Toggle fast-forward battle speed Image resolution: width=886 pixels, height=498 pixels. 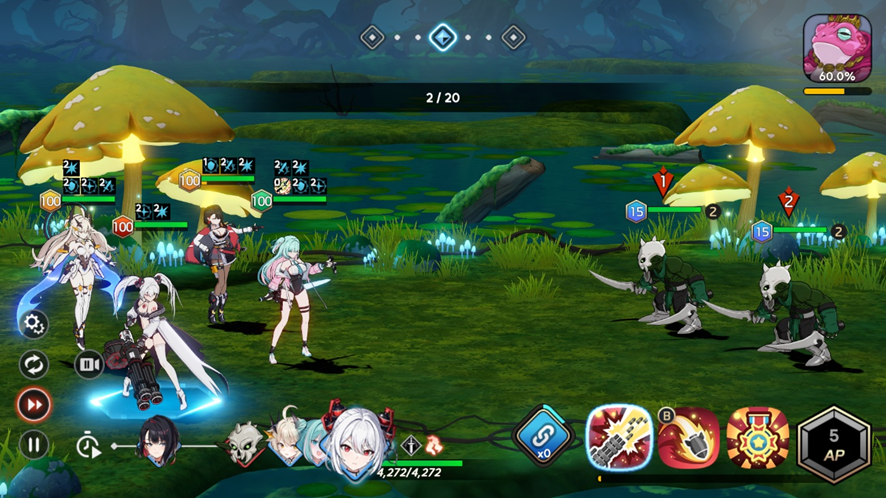click(34, 405)
